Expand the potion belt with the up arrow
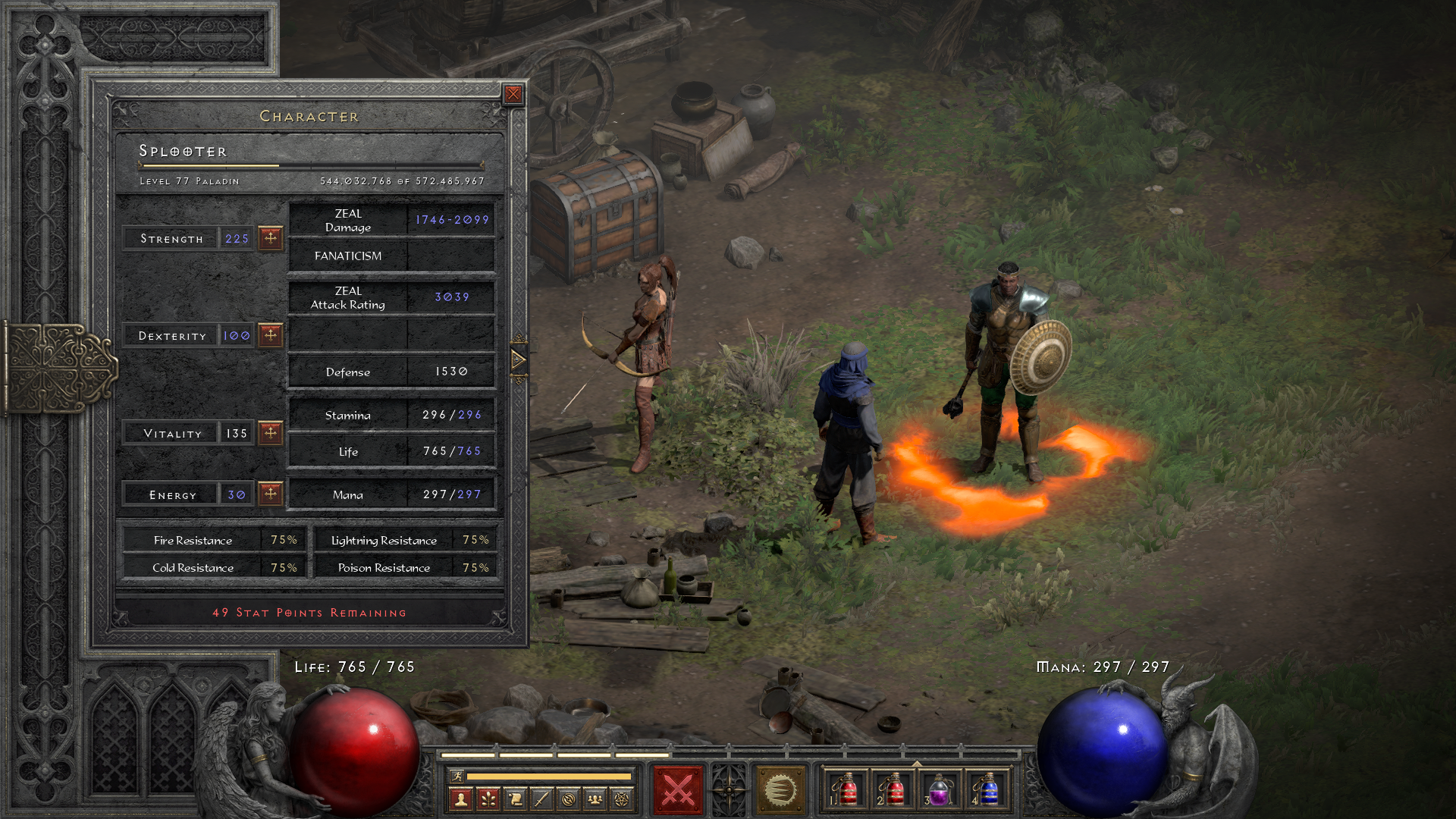Screen dimensions: 1456x819 point(918,762)
